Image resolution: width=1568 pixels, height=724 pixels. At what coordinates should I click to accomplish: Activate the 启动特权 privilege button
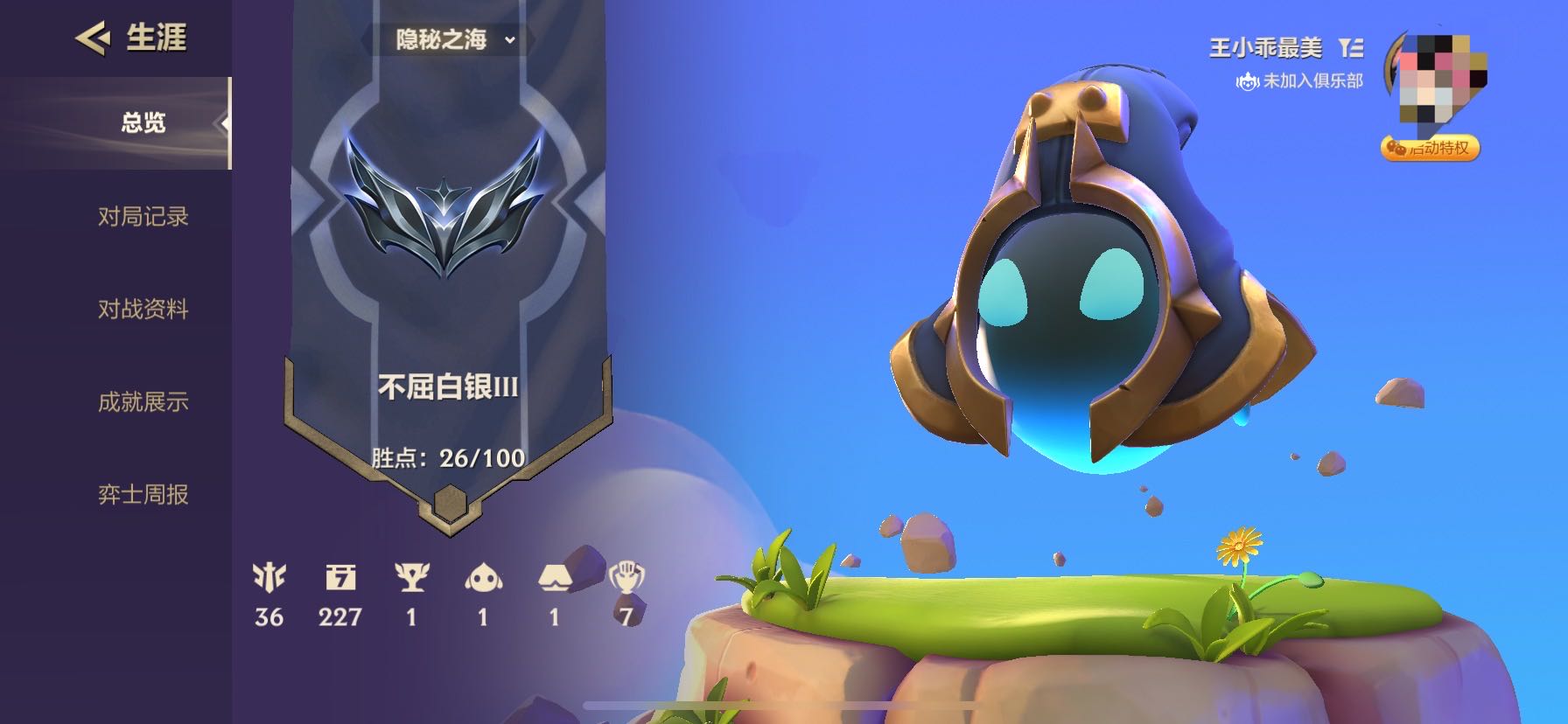click(x=1431, y=148)
